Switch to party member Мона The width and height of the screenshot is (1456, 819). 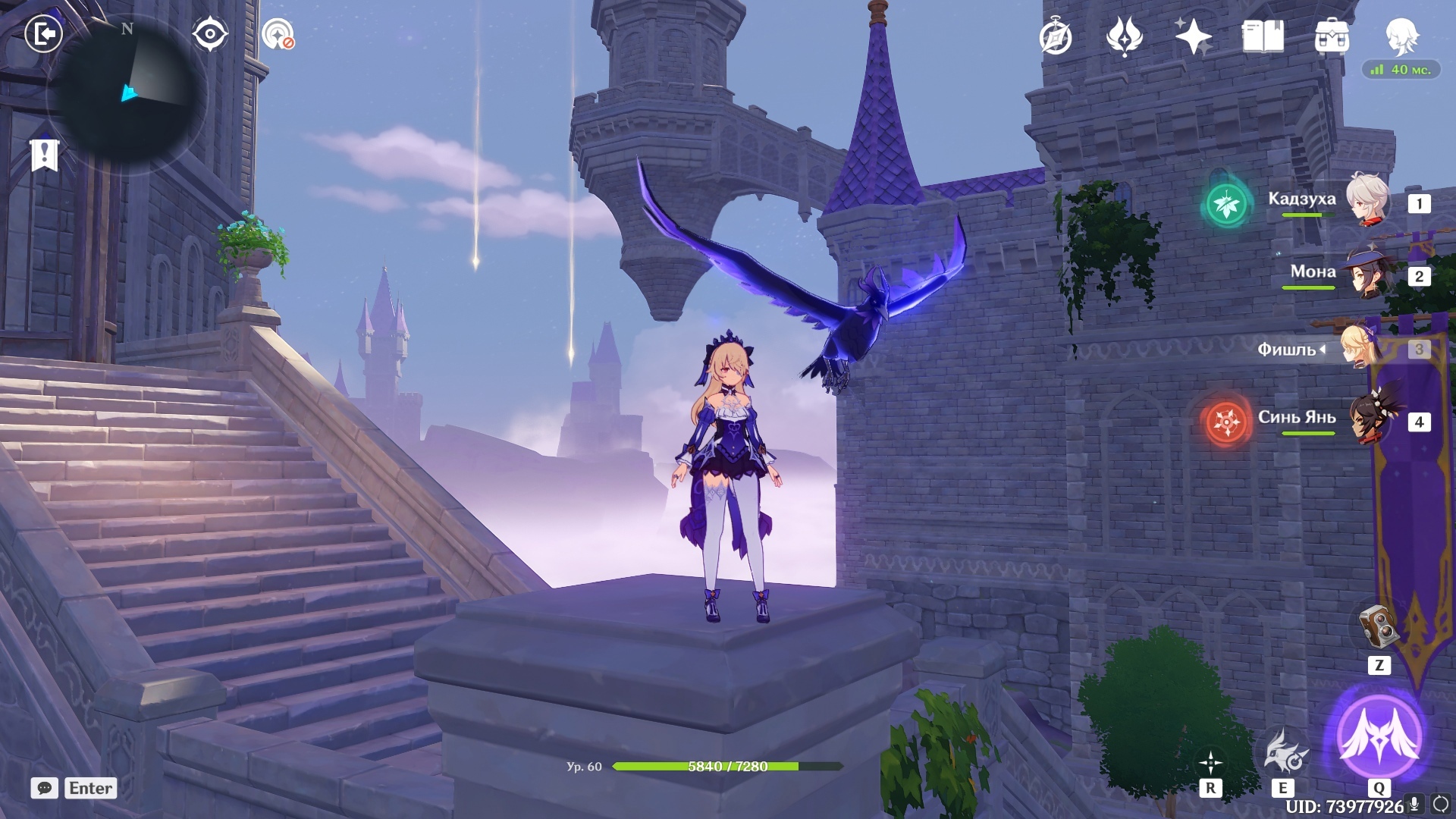tap(1367, 274)
